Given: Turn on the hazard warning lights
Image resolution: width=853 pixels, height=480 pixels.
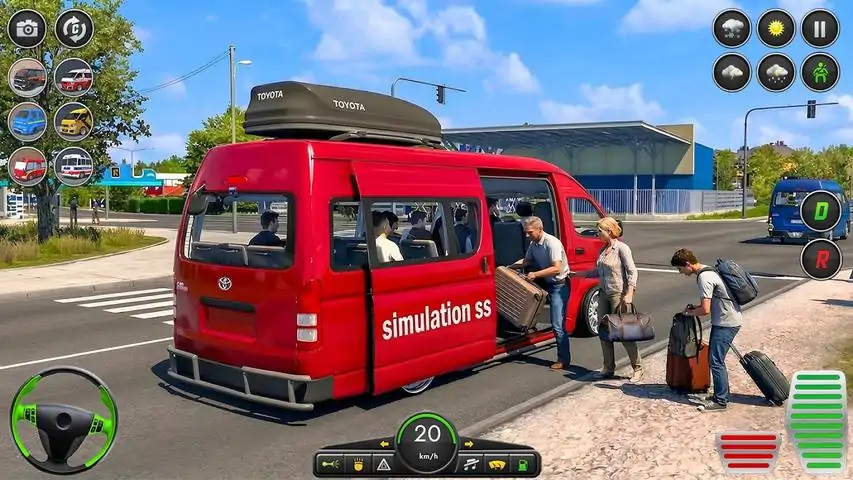Looking at the screenshot, I should coord(383,464).
